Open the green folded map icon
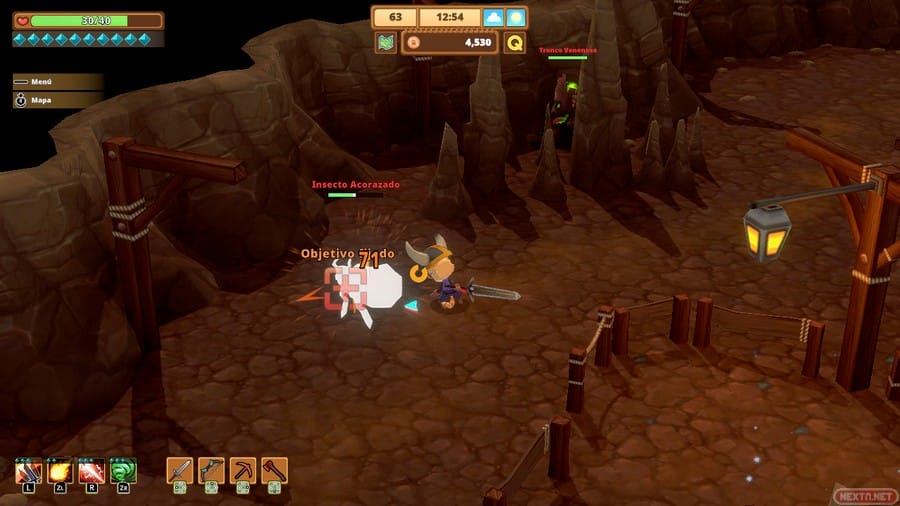Viewport: 900px width, 506px height. (386, 43)
